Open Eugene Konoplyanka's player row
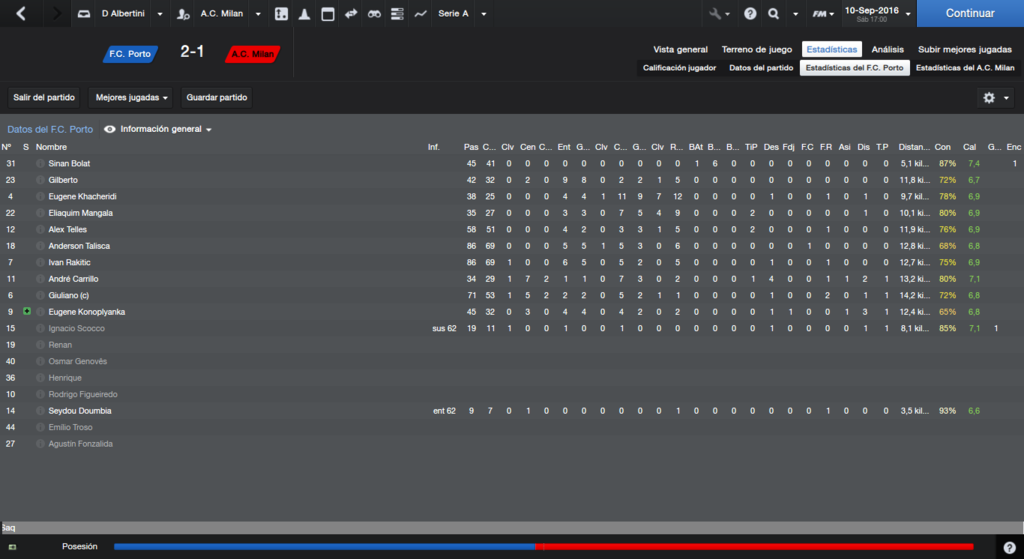This screenshot has height=559, width=1024. [x=86, y=312]
